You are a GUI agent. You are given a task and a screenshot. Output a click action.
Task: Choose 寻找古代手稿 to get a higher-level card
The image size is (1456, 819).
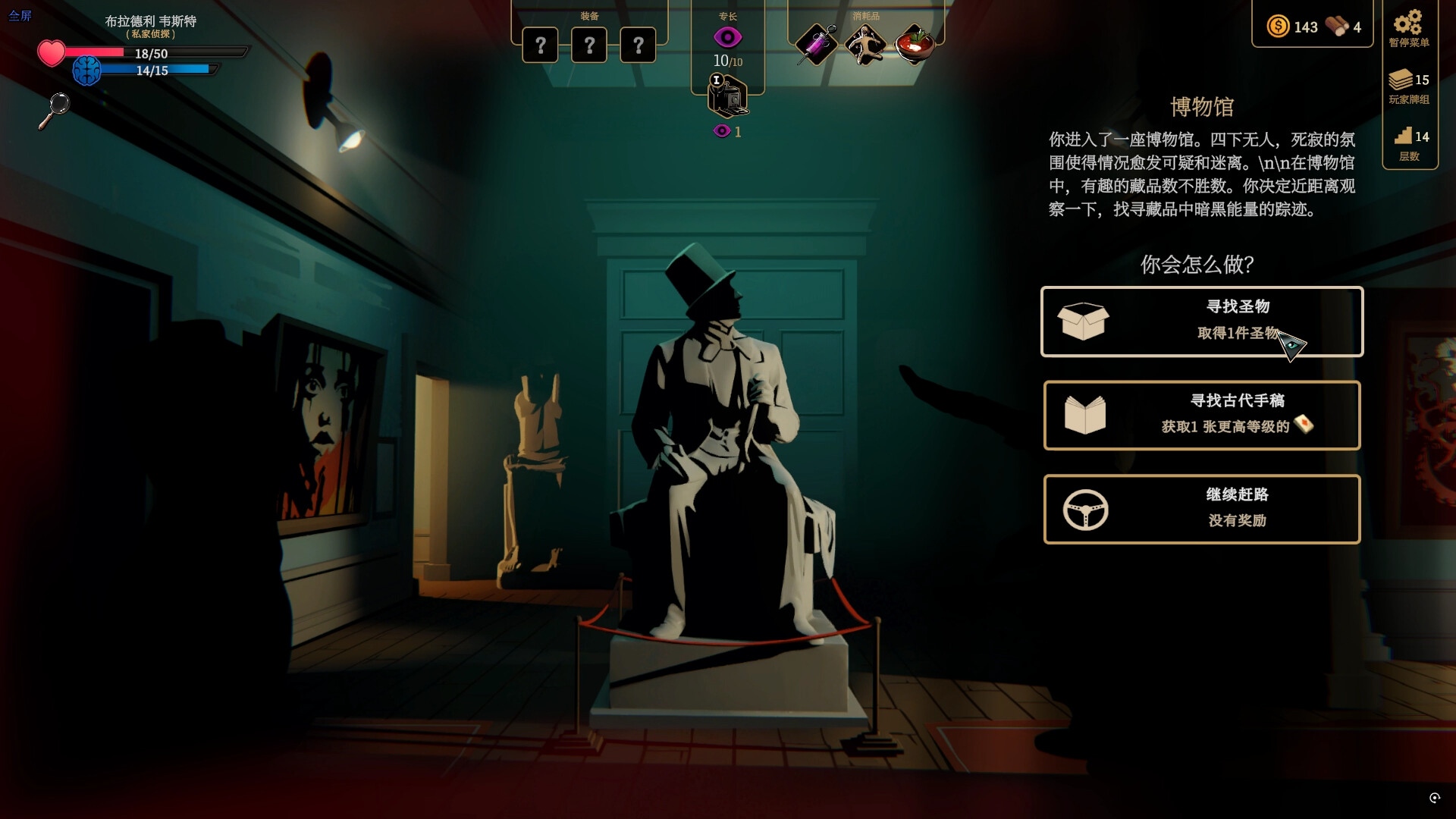(x=1202, y=415)
